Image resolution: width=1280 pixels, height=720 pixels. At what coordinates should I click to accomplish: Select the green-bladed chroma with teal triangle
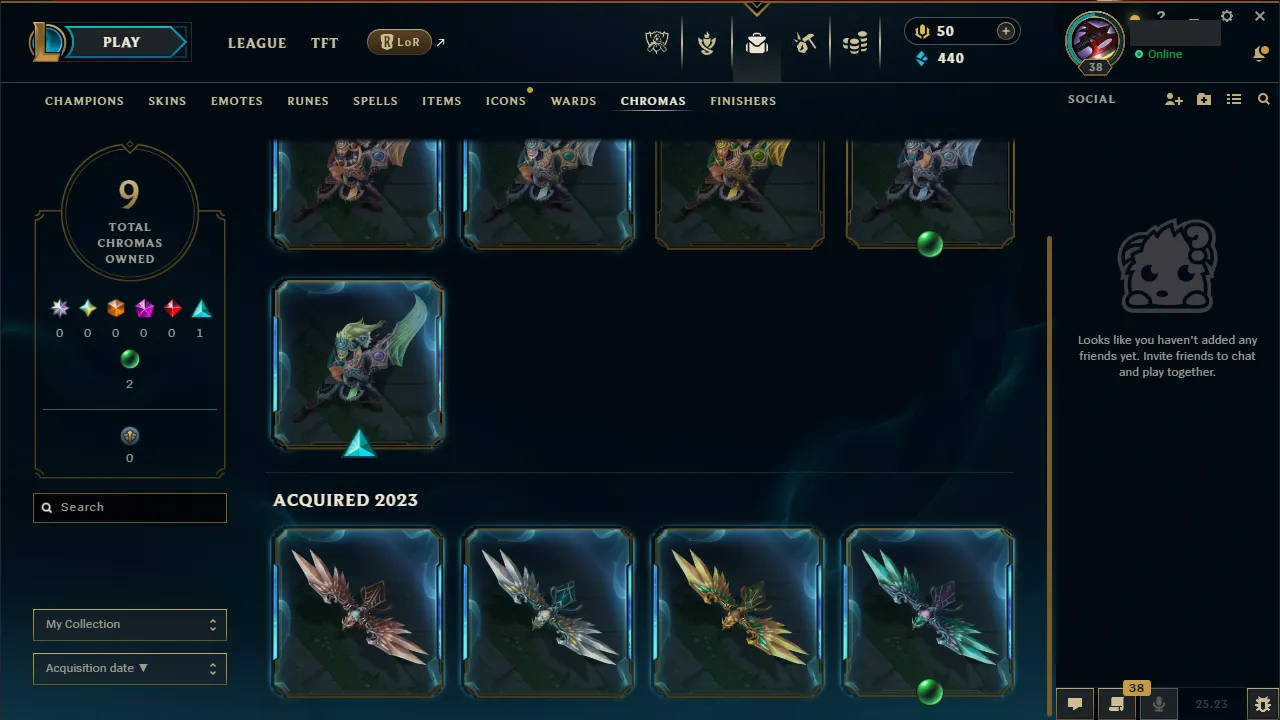tap(359, 364)
